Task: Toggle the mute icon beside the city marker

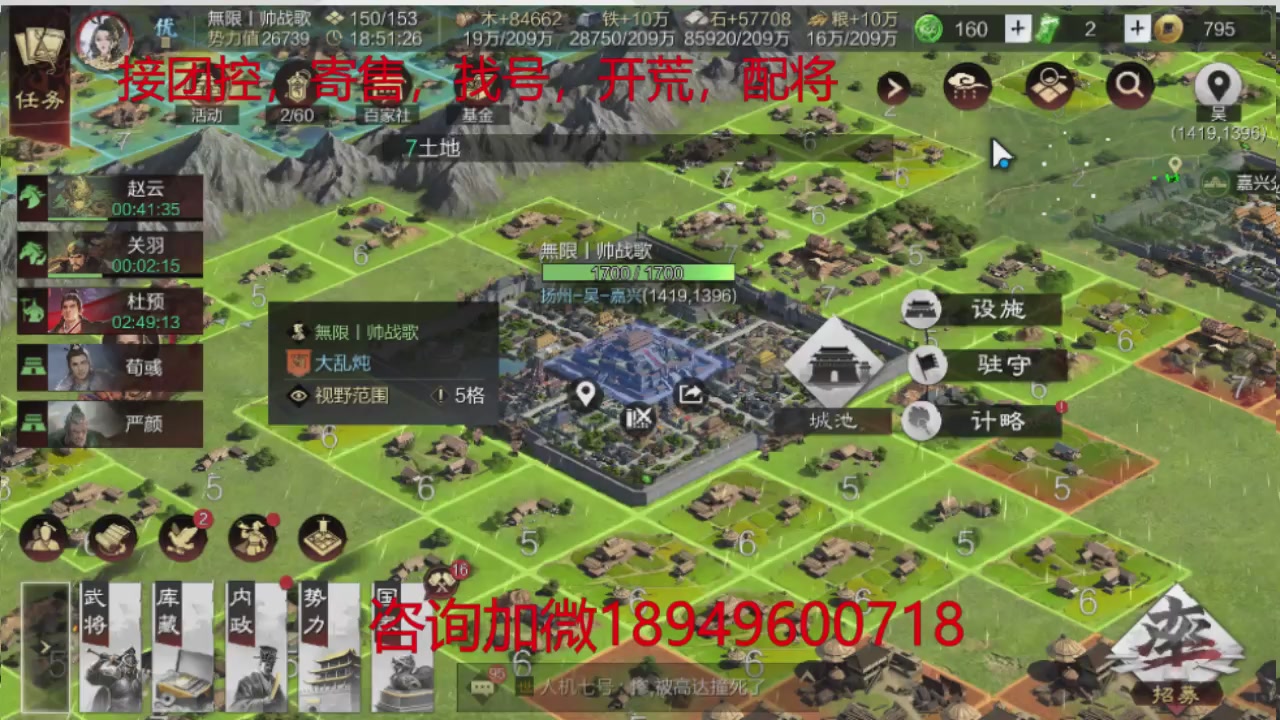Action: [x=640, y=419]
